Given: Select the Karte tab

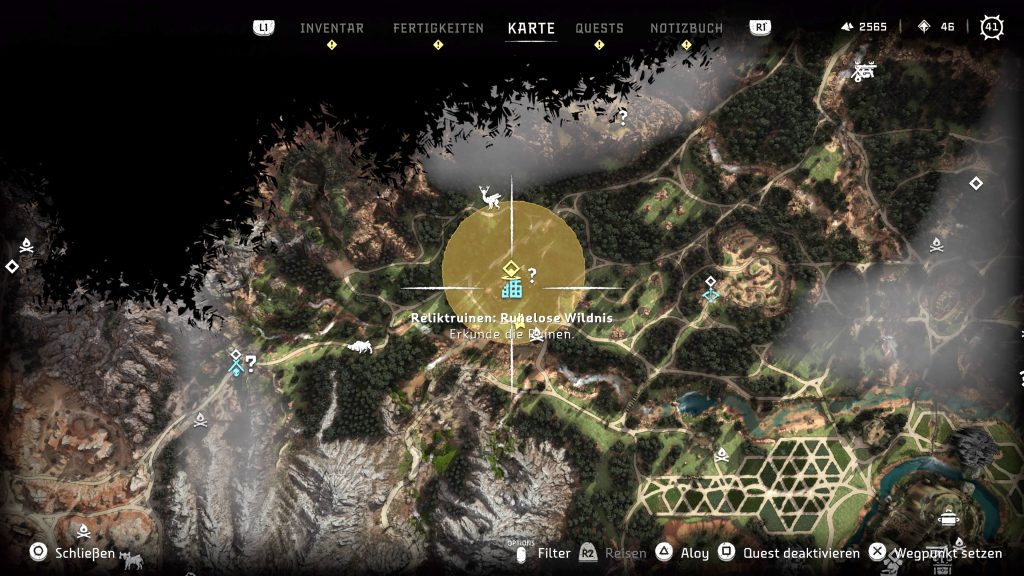Looking at the screenshot, I should point(531,28).
